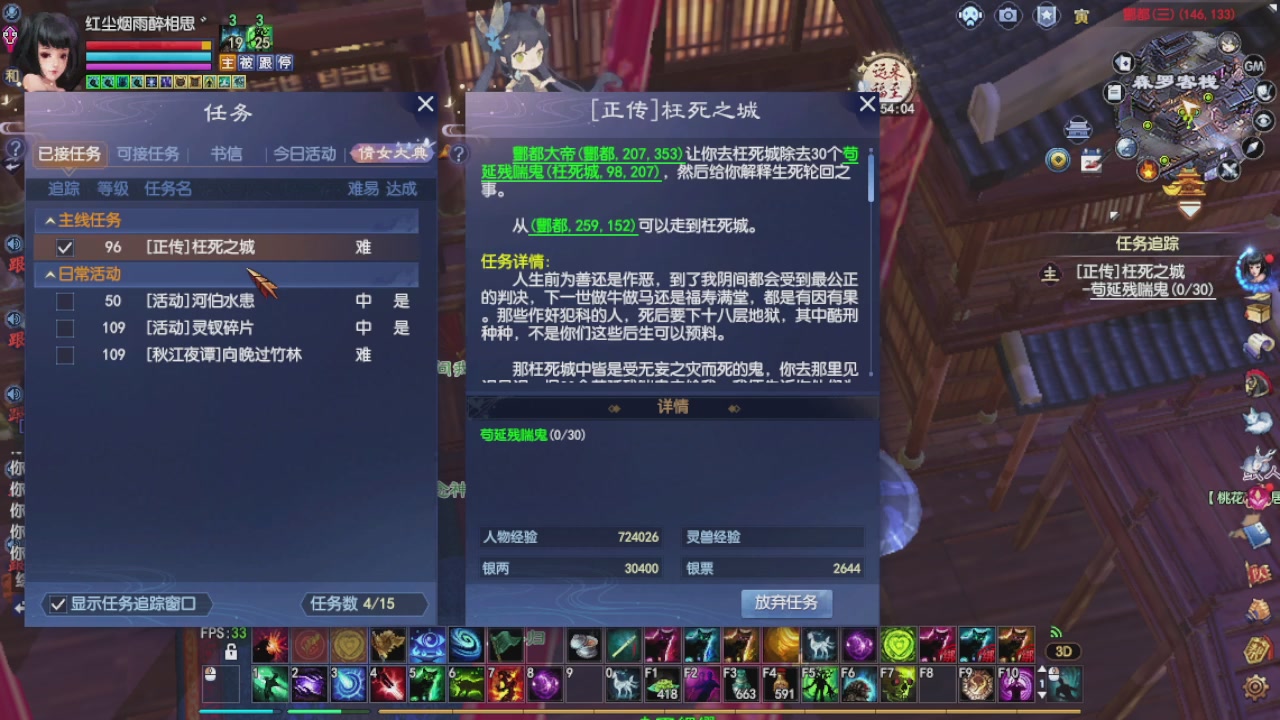Open the 今日活动 tab

[305, 154]
